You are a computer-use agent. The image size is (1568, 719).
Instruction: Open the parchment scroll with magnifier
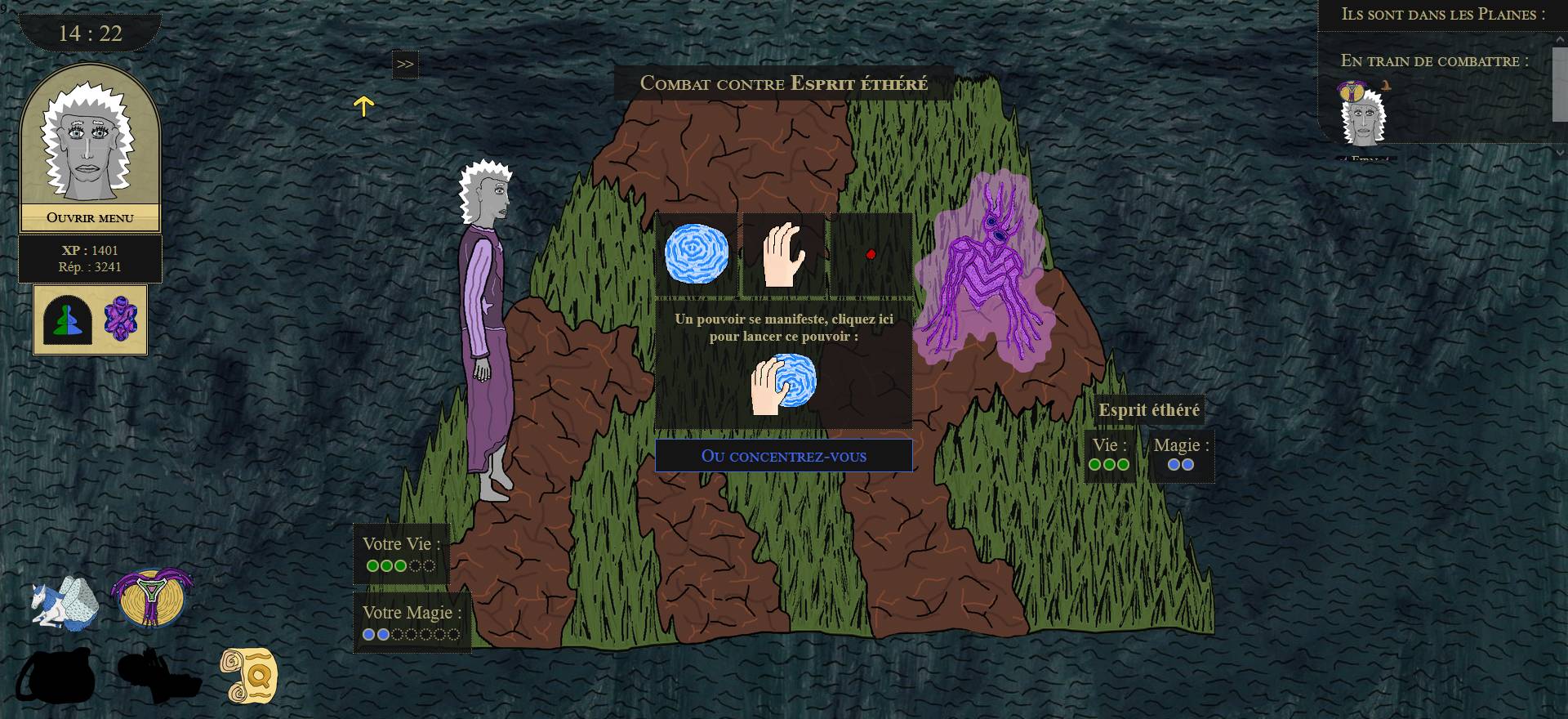249,676
